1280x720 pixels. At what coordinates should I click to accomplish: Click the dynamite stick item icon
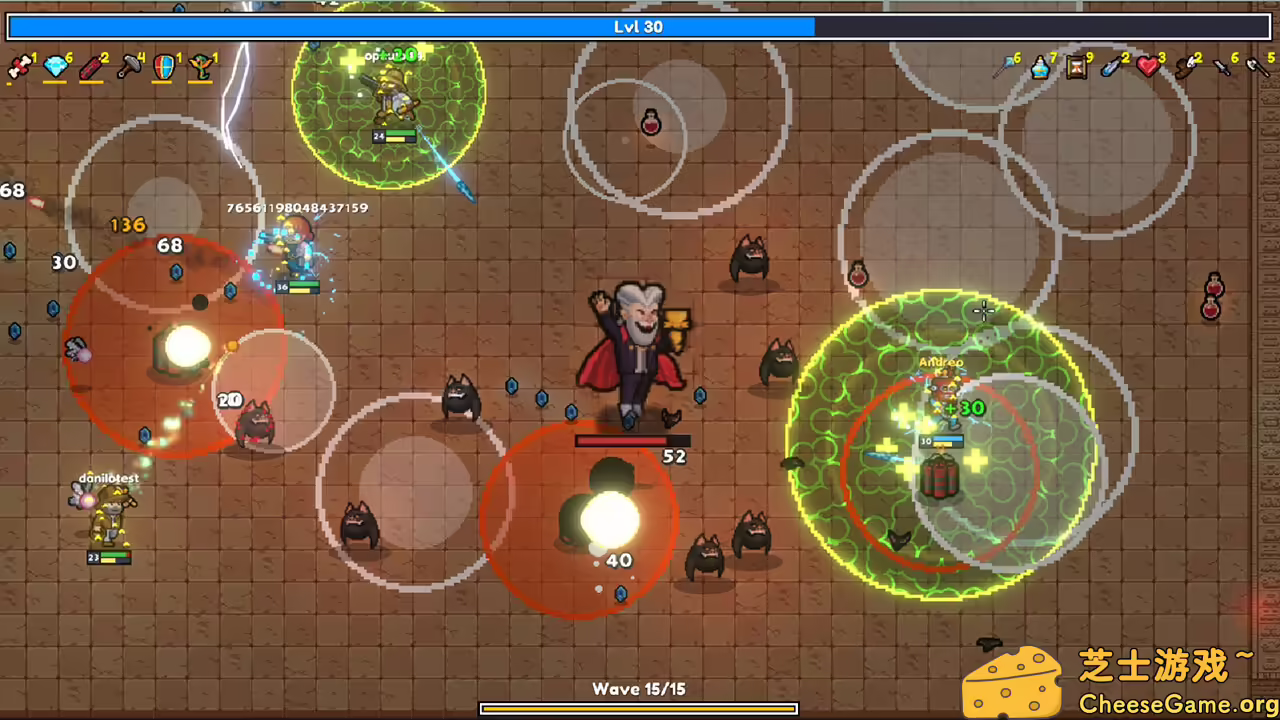92,68
